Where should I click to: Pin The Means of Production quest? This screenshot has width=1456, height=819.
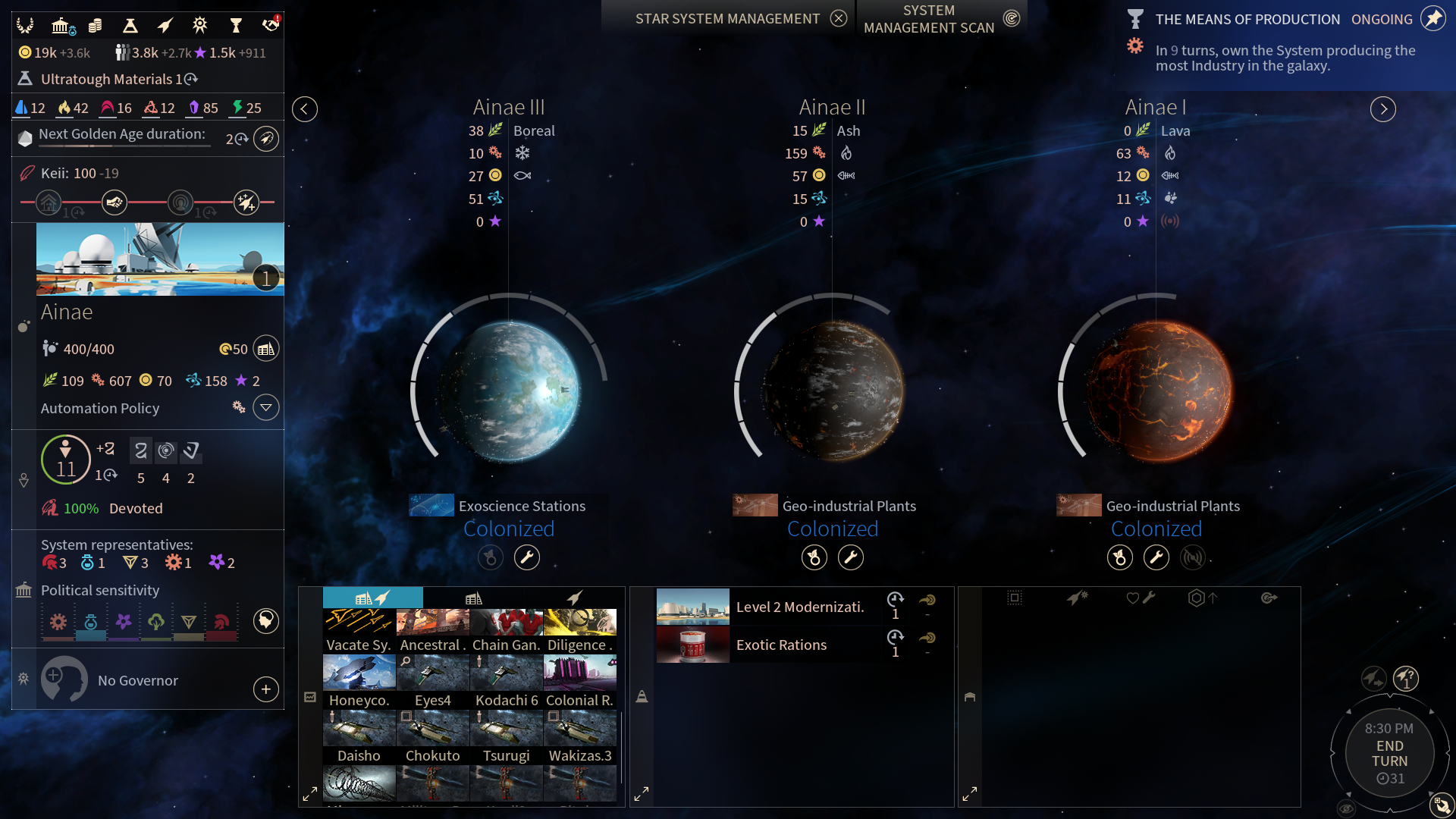pyautogui.click(x=1432, y=18)
